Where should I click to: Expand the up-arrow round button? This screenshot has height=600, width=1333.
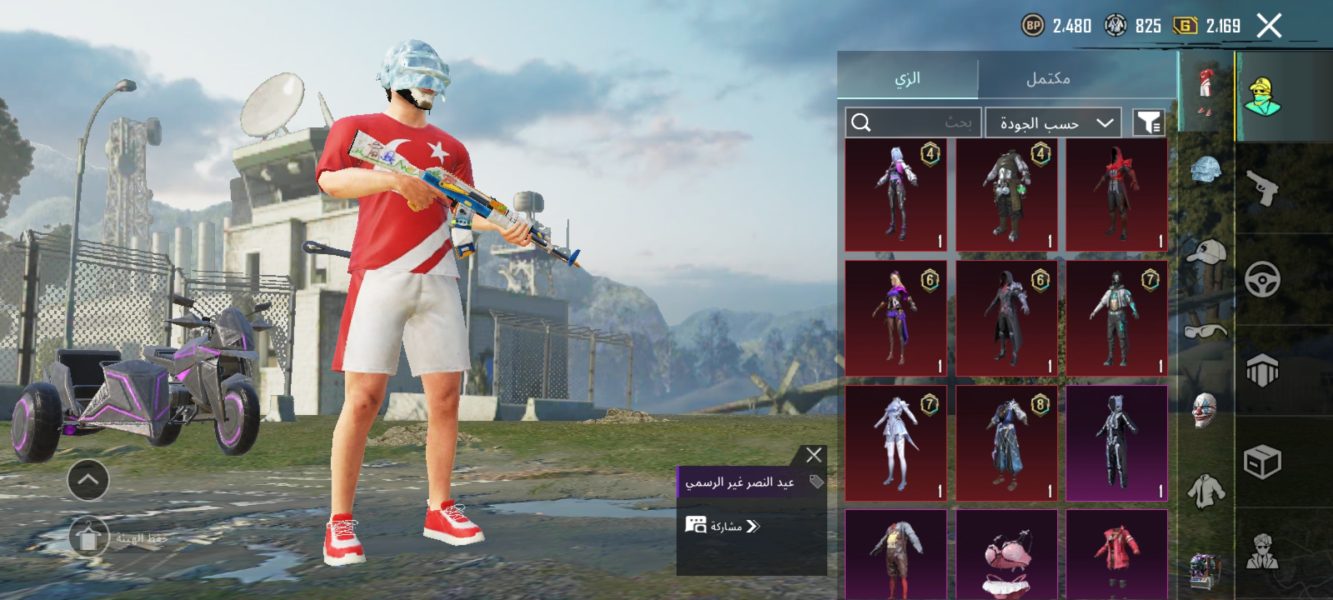point(88,481)
